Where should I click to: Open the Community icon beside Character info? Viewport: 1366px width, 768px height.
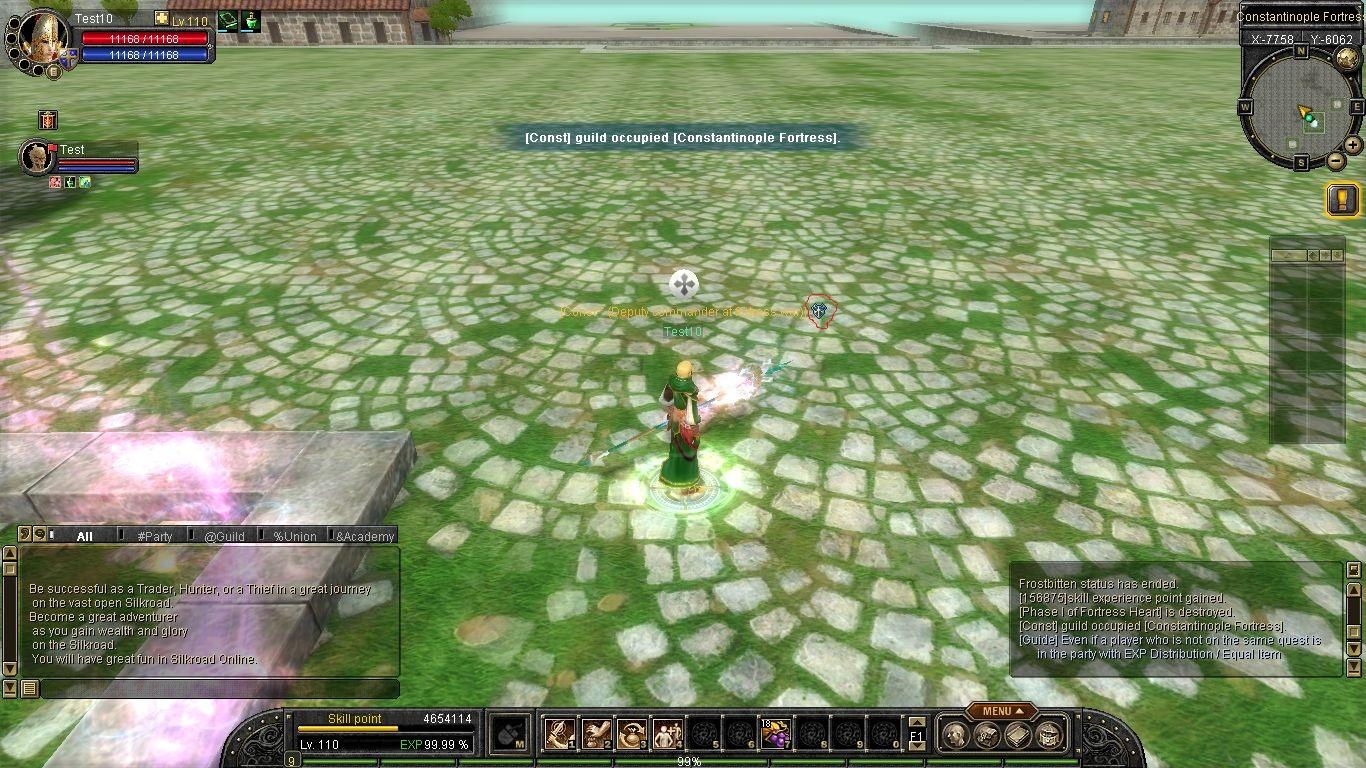click(988, 735)
